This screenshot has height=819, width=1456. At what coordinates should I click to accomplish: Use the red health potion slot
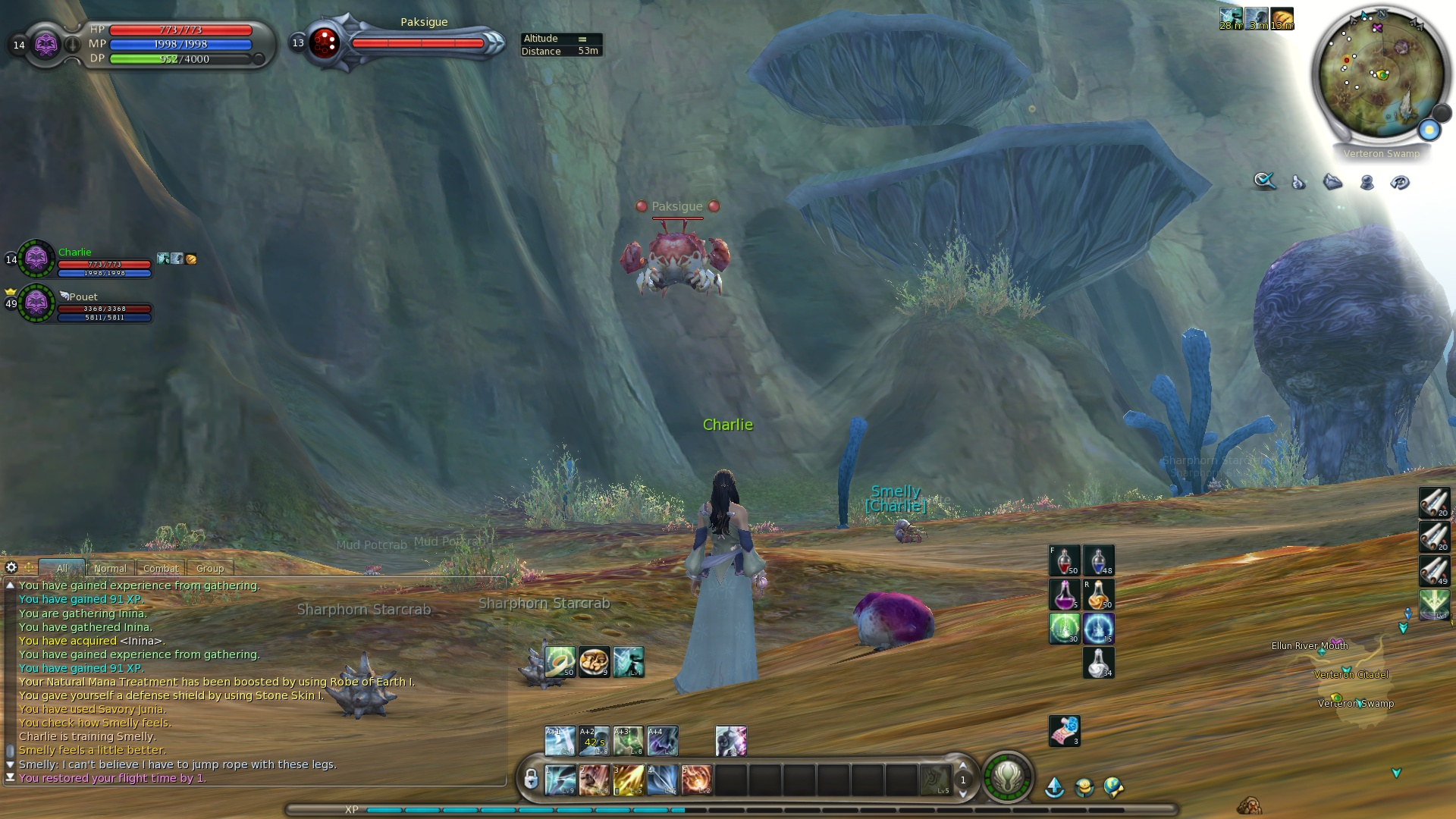[1064, 561]
